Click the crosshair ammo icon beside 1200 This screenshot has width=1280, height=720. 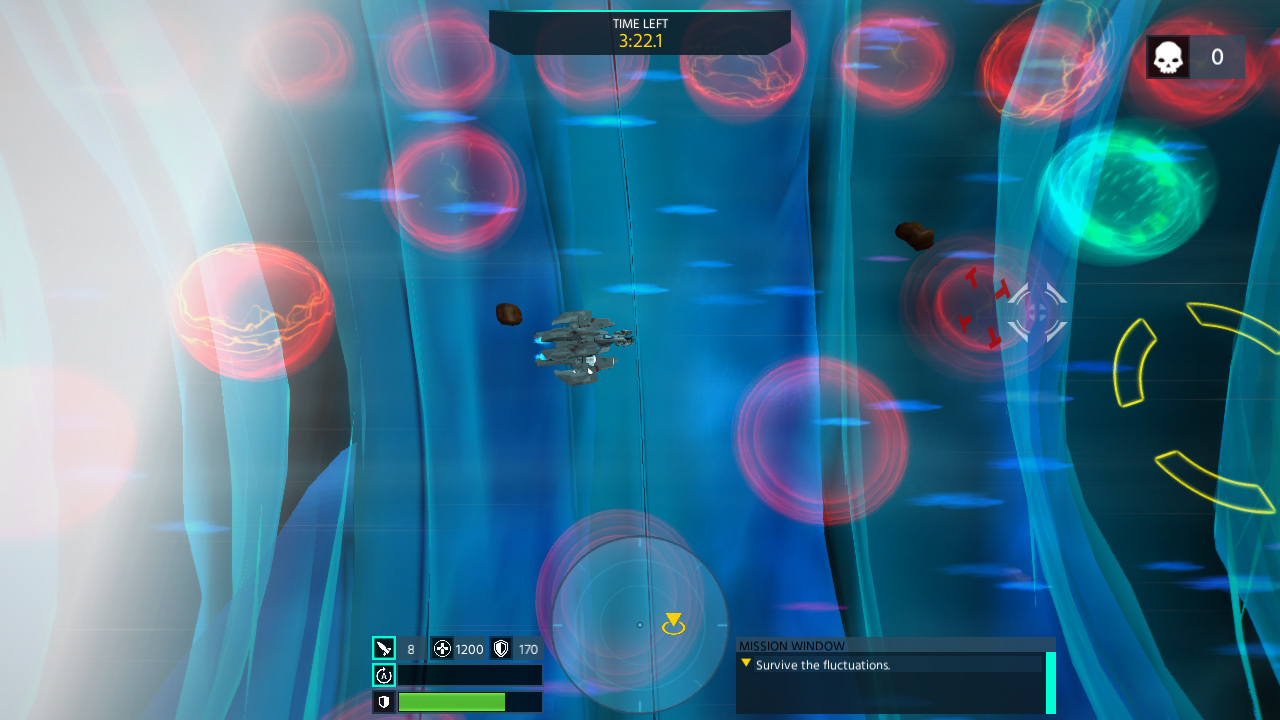[442, 649]
